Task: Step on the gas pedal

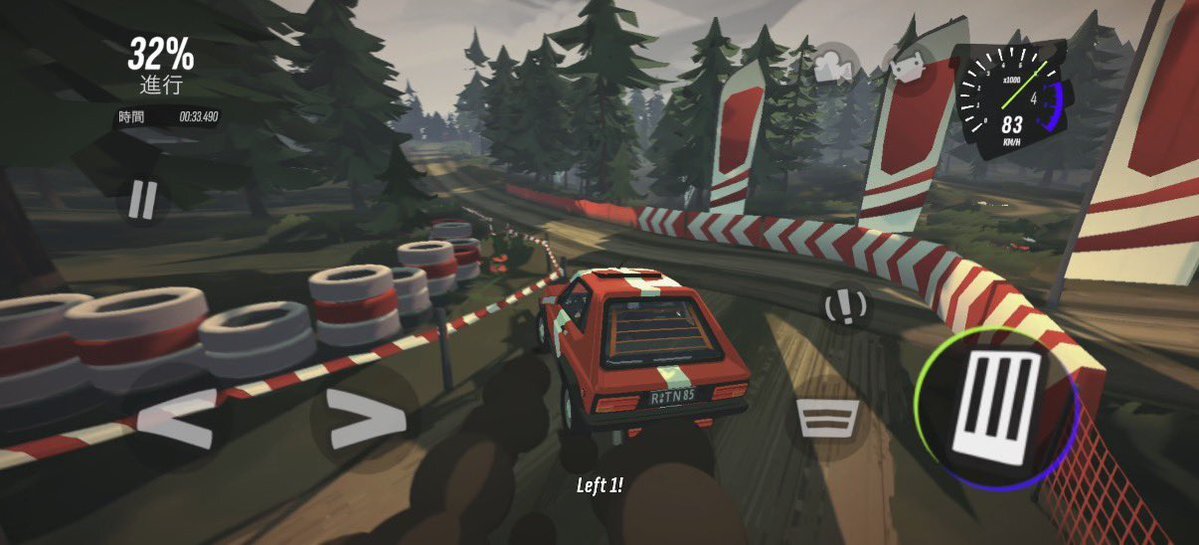Action: (x=995, y=407)
